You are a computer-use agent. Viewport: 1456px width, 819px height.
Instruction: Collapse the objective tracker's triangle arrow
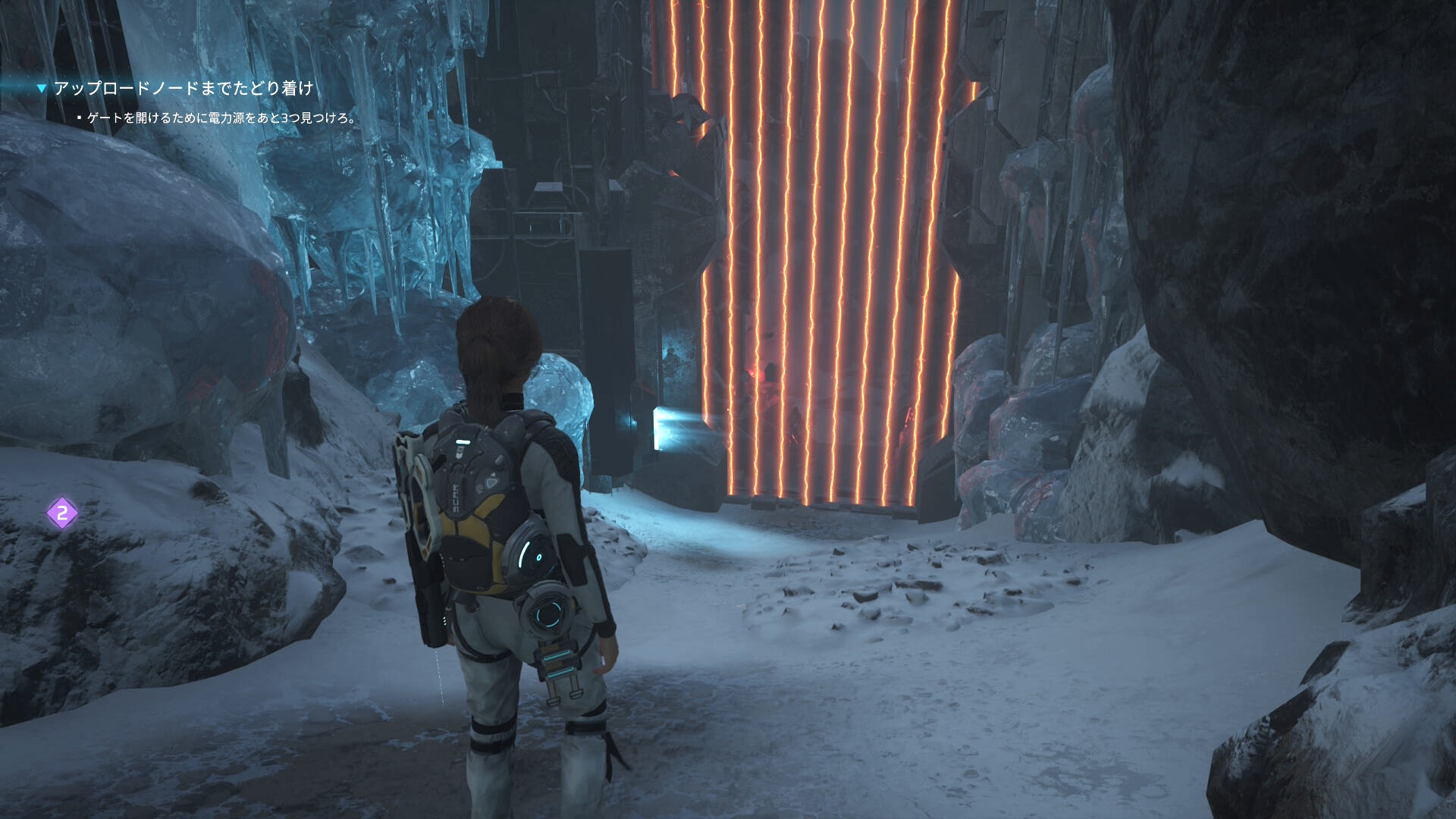tap(42, 89)
